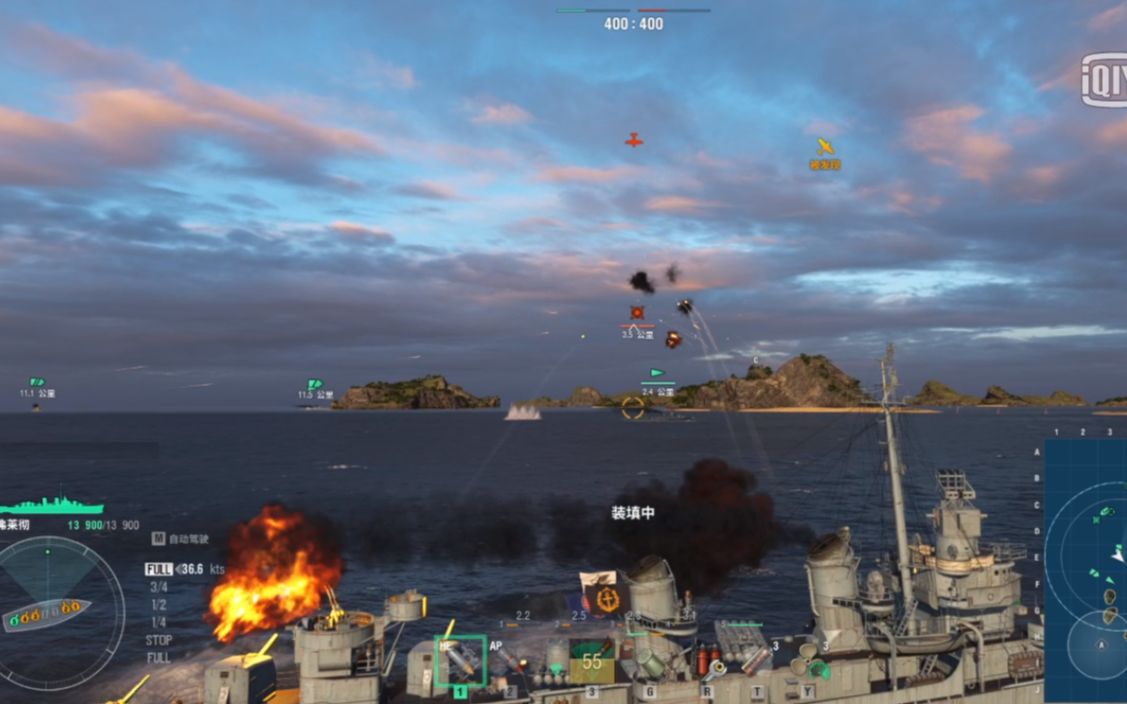Select the HE shell ammo slot
1127x704 pixels.
(460, 661)
